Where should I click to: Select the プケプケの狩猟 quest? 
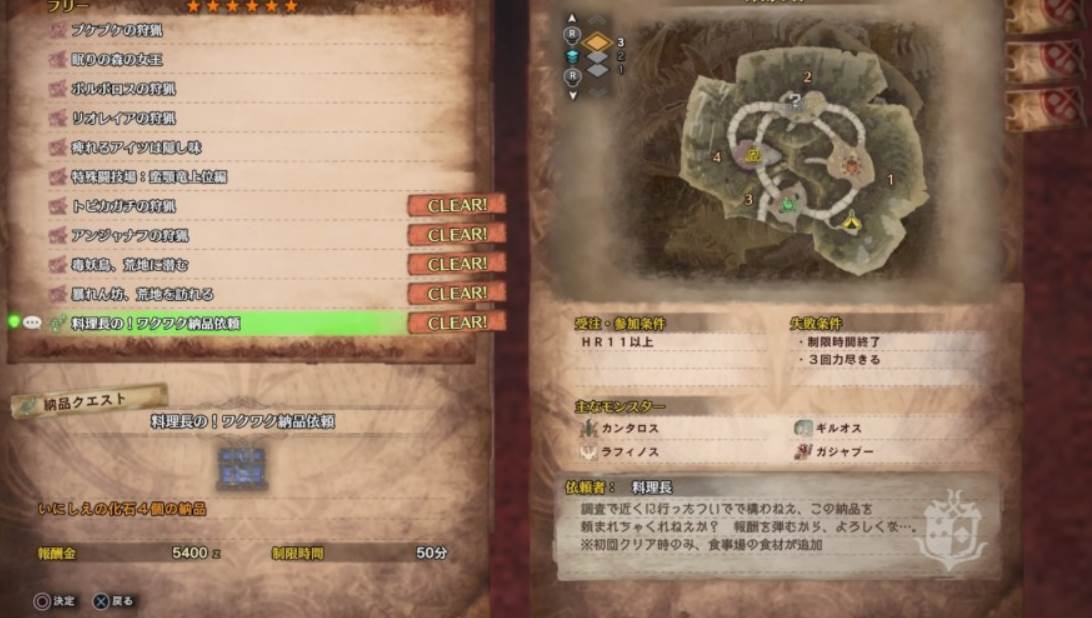click(117, 30)
